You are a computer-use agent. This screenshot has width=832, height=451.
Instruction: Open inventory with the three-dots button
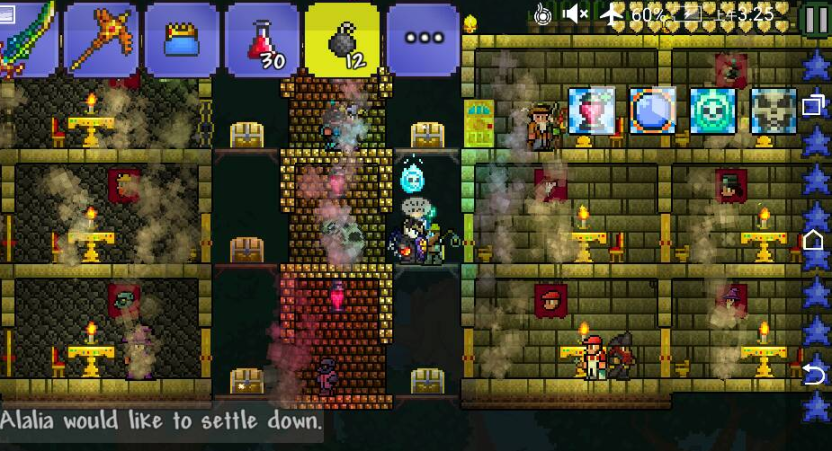click(x=423, y=39)
